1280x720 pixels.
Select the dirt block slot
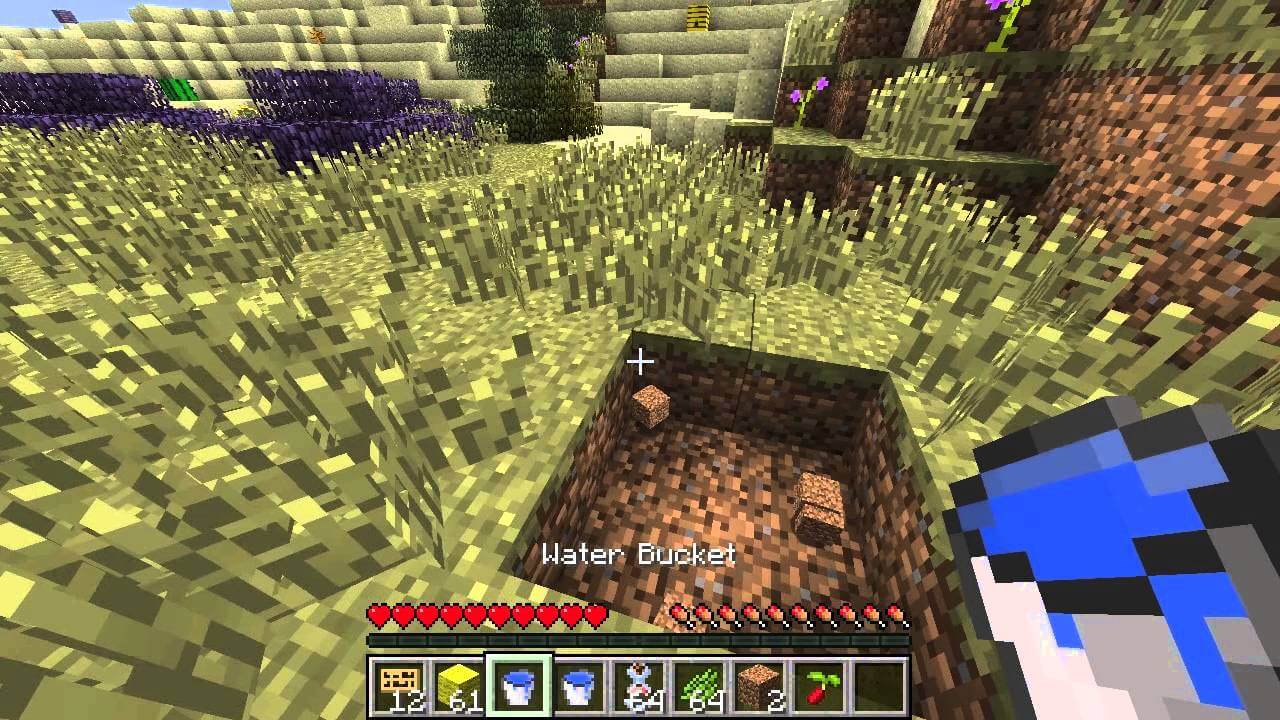click(758, 686)
